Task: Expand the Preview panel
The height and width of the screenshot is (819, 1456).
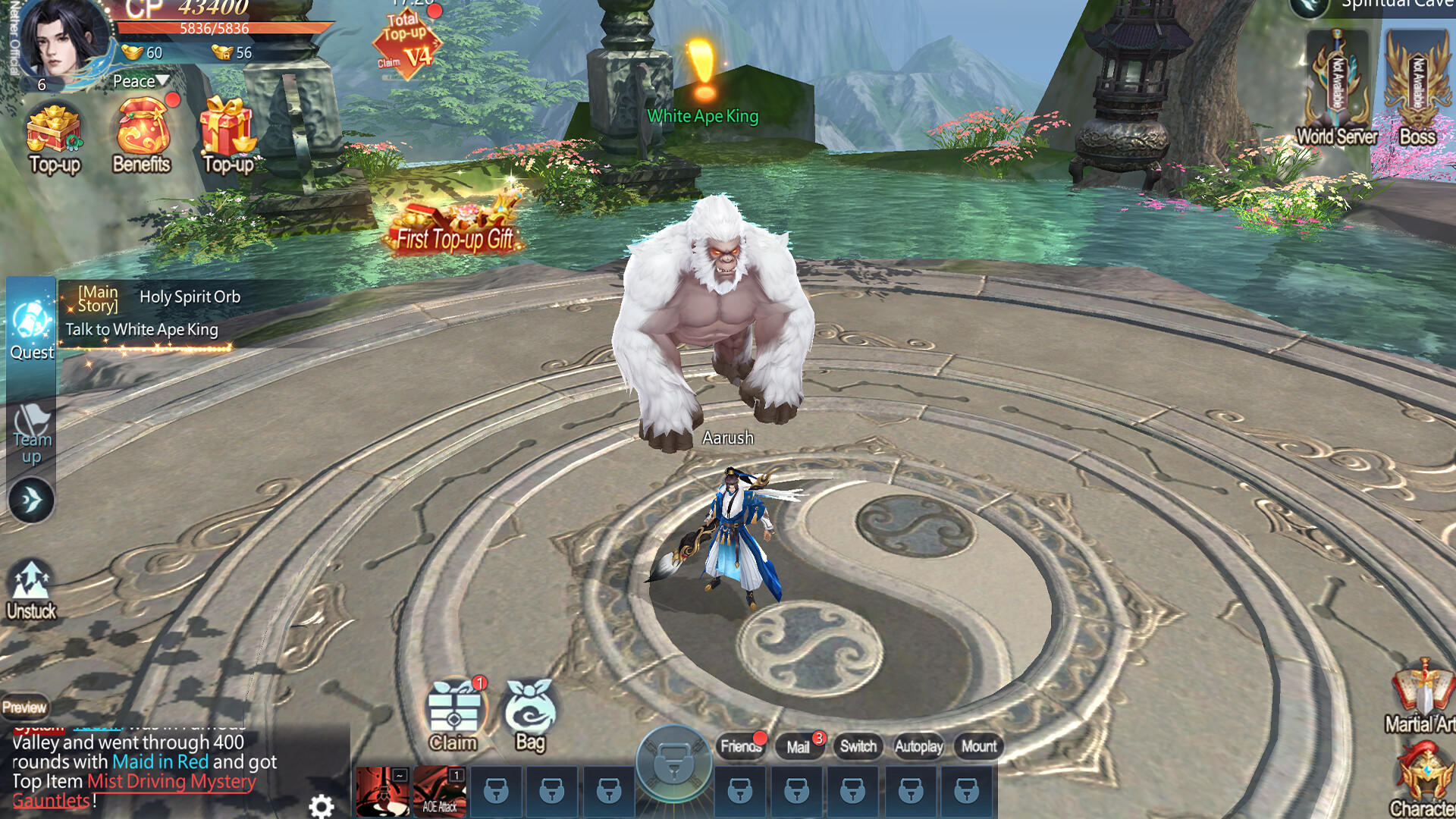Action: (x=25, y=706)
